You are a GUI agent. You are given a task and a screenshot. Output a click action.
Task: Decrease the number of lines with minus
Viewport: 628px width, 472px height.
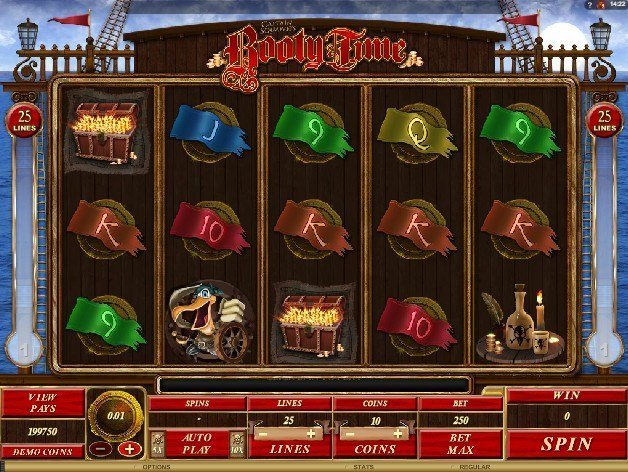[262, 434]
